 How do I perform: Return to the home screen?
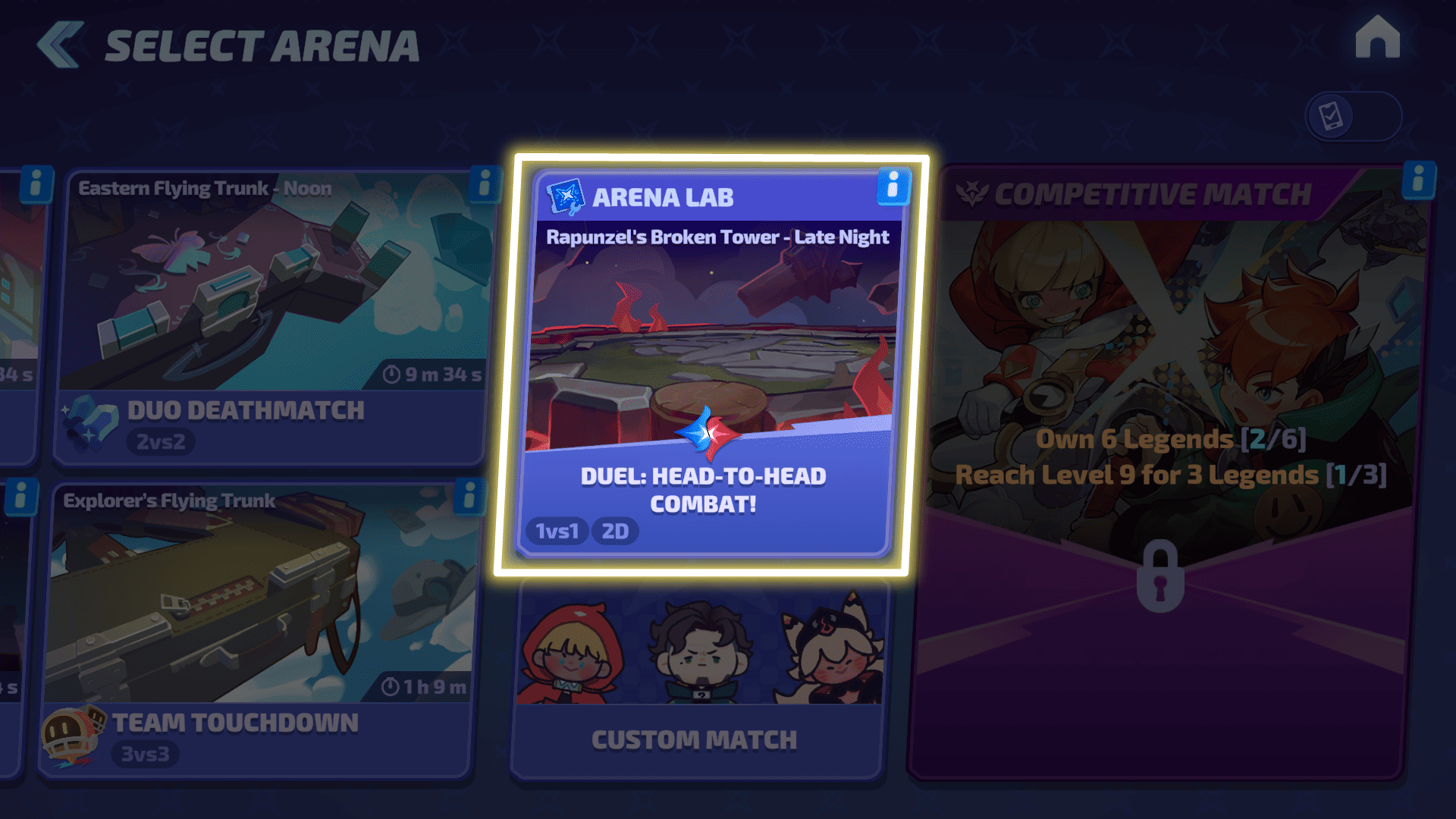[x=1377, y=38]
